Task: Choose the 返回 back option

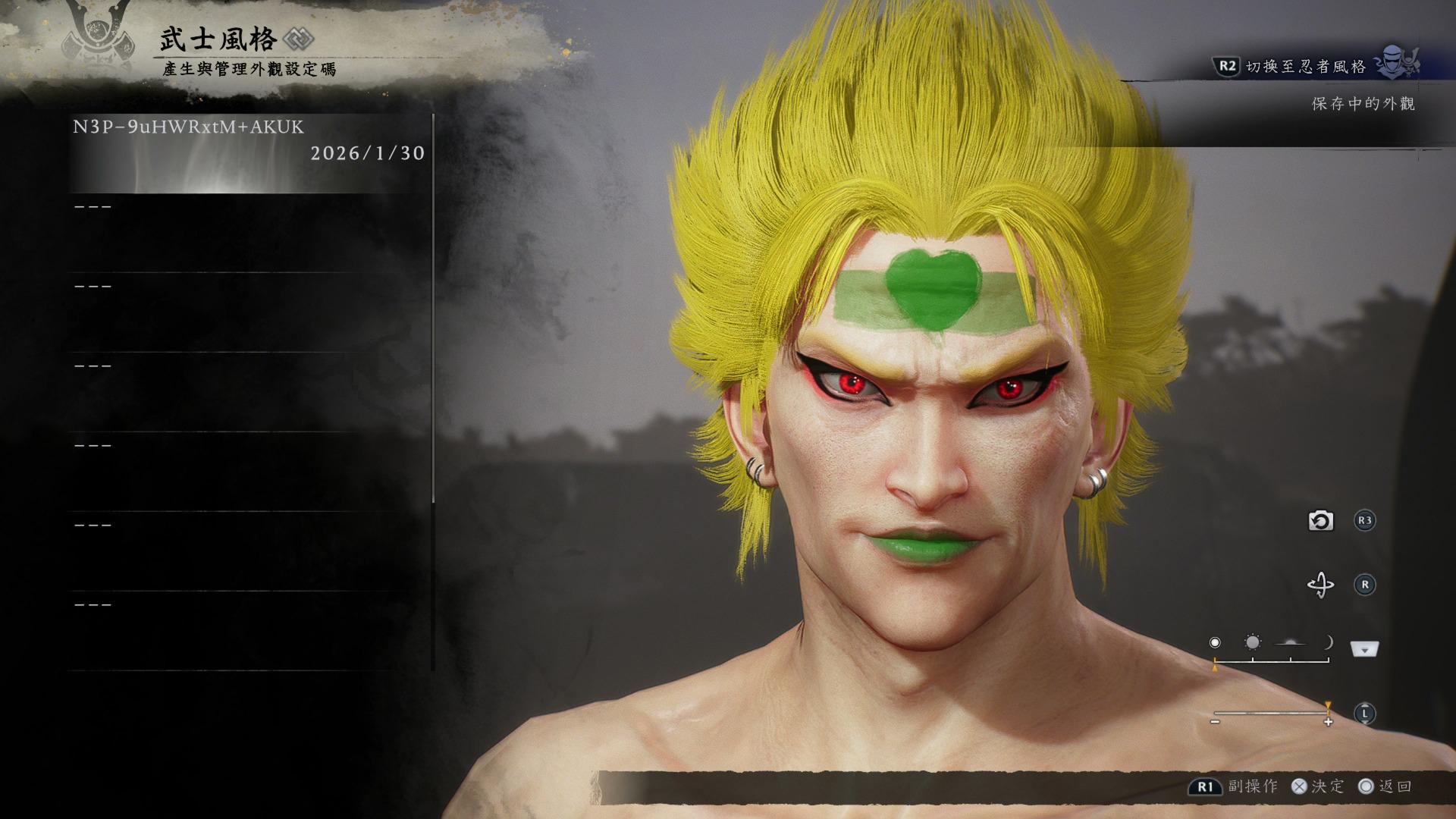Action: (x=1385, y=786)
